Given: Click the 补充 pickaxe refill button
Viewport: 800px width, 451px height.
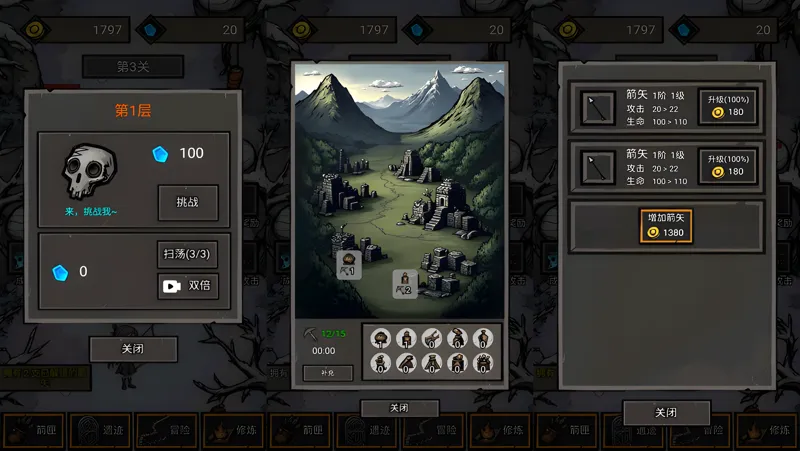Looking at the screenshot, I should [328, 373].
